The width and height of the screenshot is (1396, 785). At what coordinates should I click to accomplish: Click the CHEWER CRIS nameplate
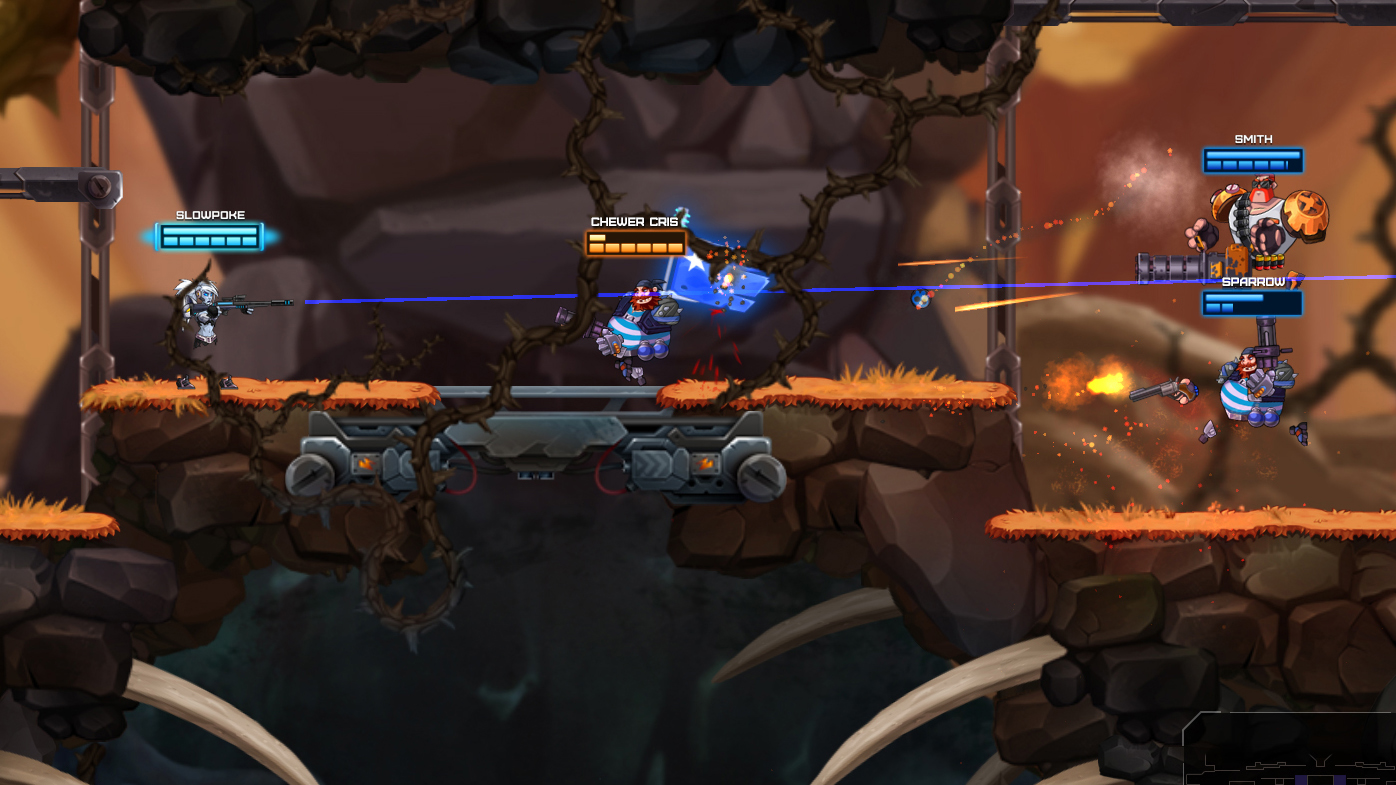pos(634,220)
